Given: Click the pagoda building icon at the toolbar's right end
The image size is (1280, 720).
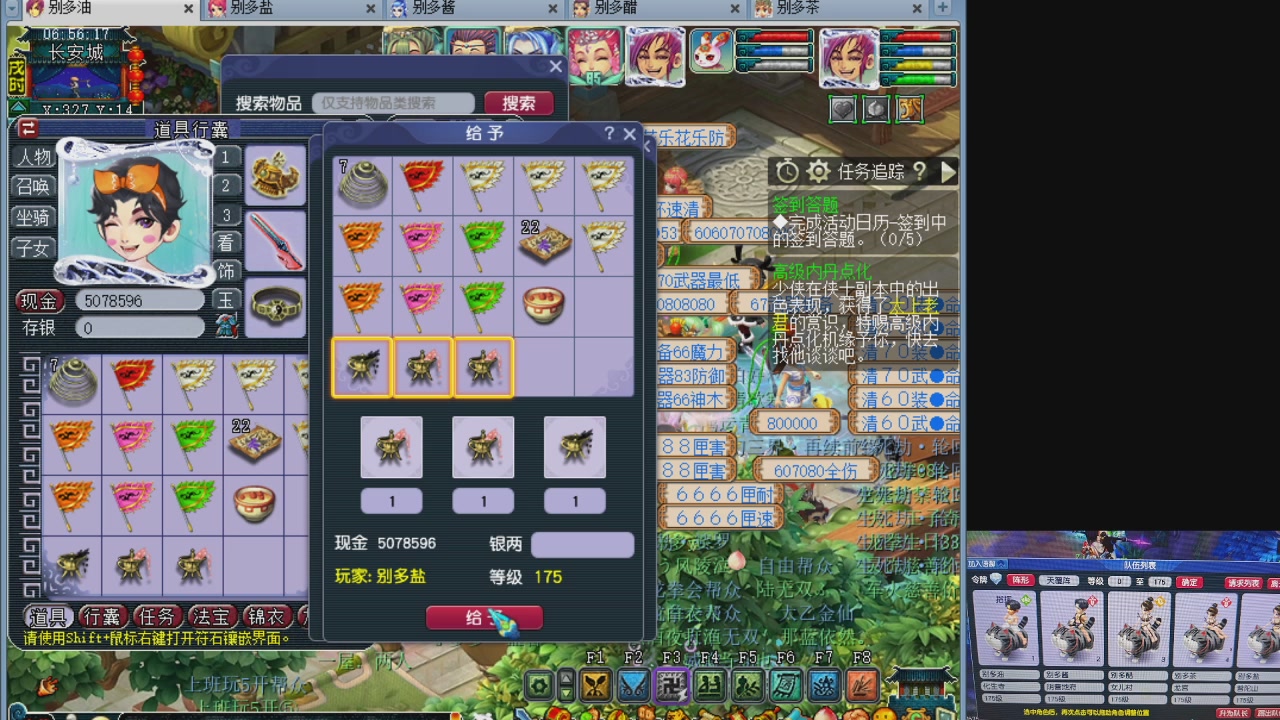Looking at the screenshot, I should click(918, 688).
